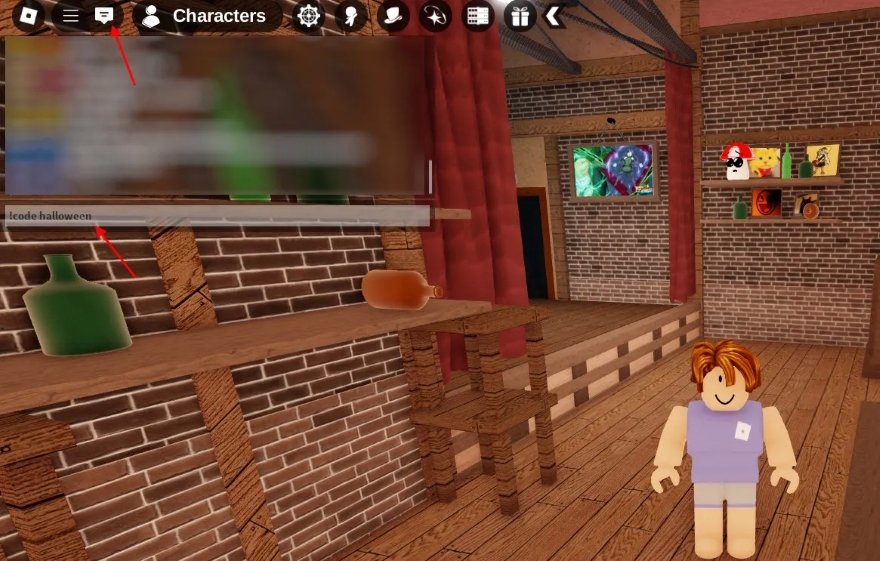Click the chat message history panel
880x561 pixels.
(216, 116)
